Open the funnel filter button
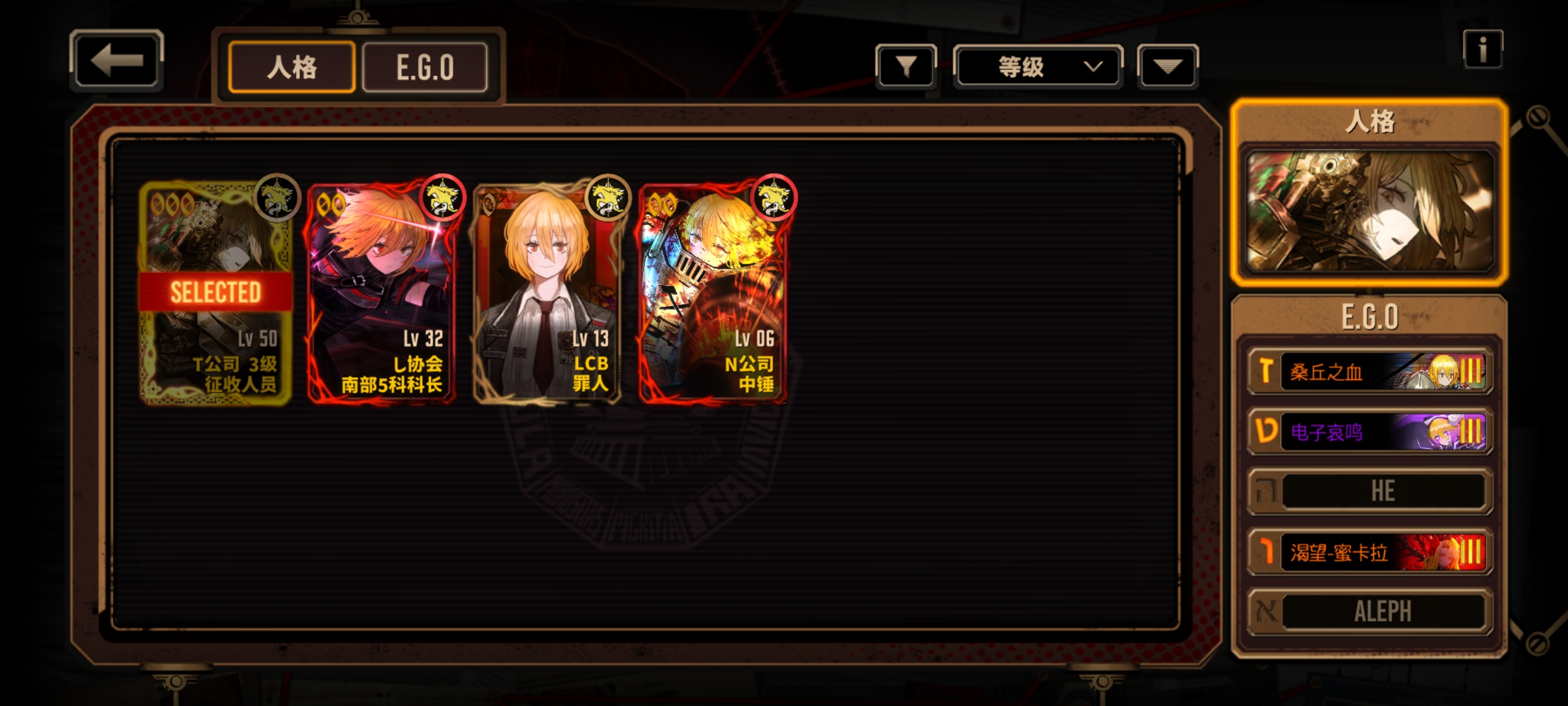Image resolution: width=1568 pixels, height=706 pixels. tap(906, 66)
